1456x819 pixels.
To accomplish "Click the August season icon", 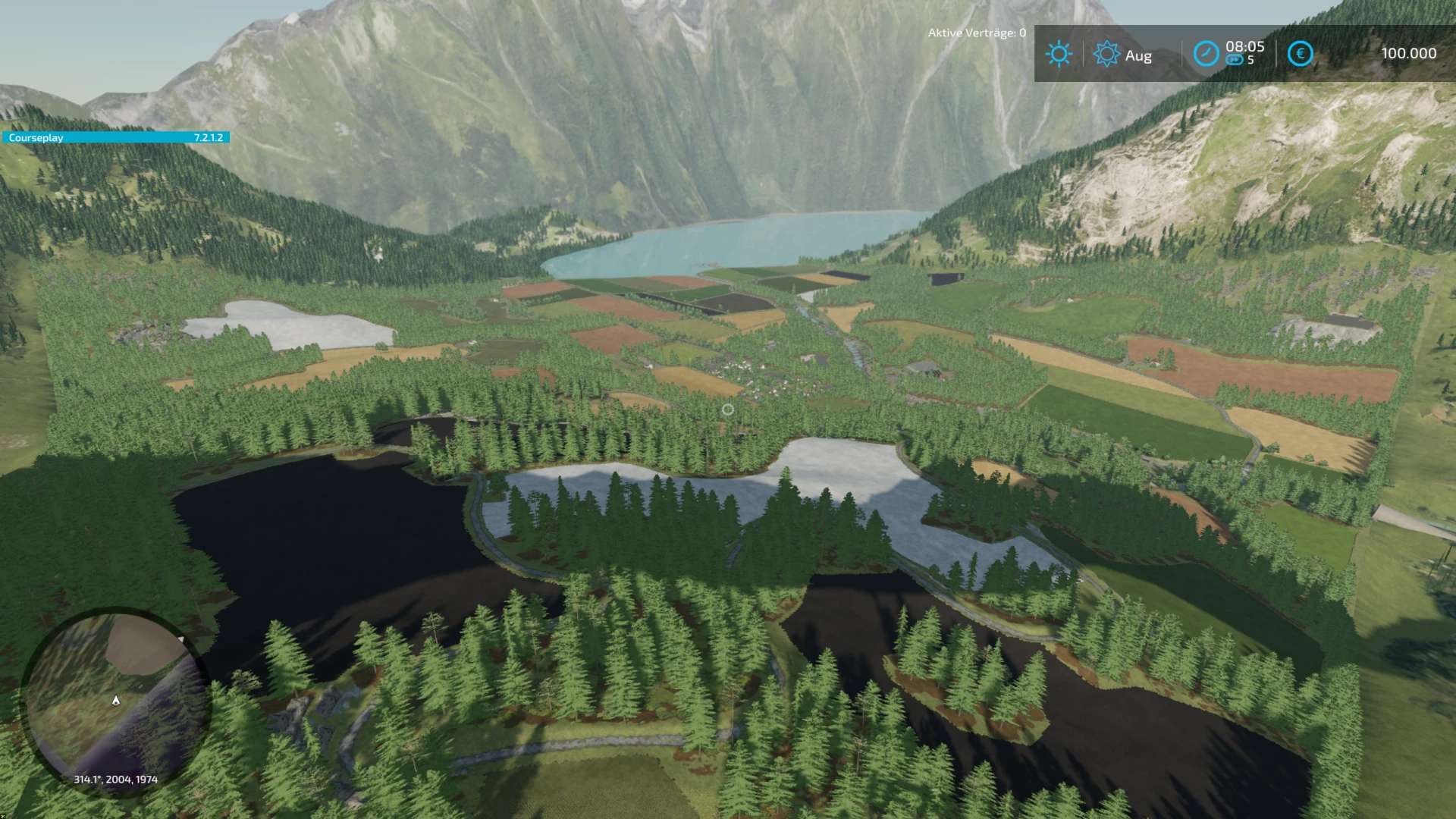I will [x=1106, y=54].
